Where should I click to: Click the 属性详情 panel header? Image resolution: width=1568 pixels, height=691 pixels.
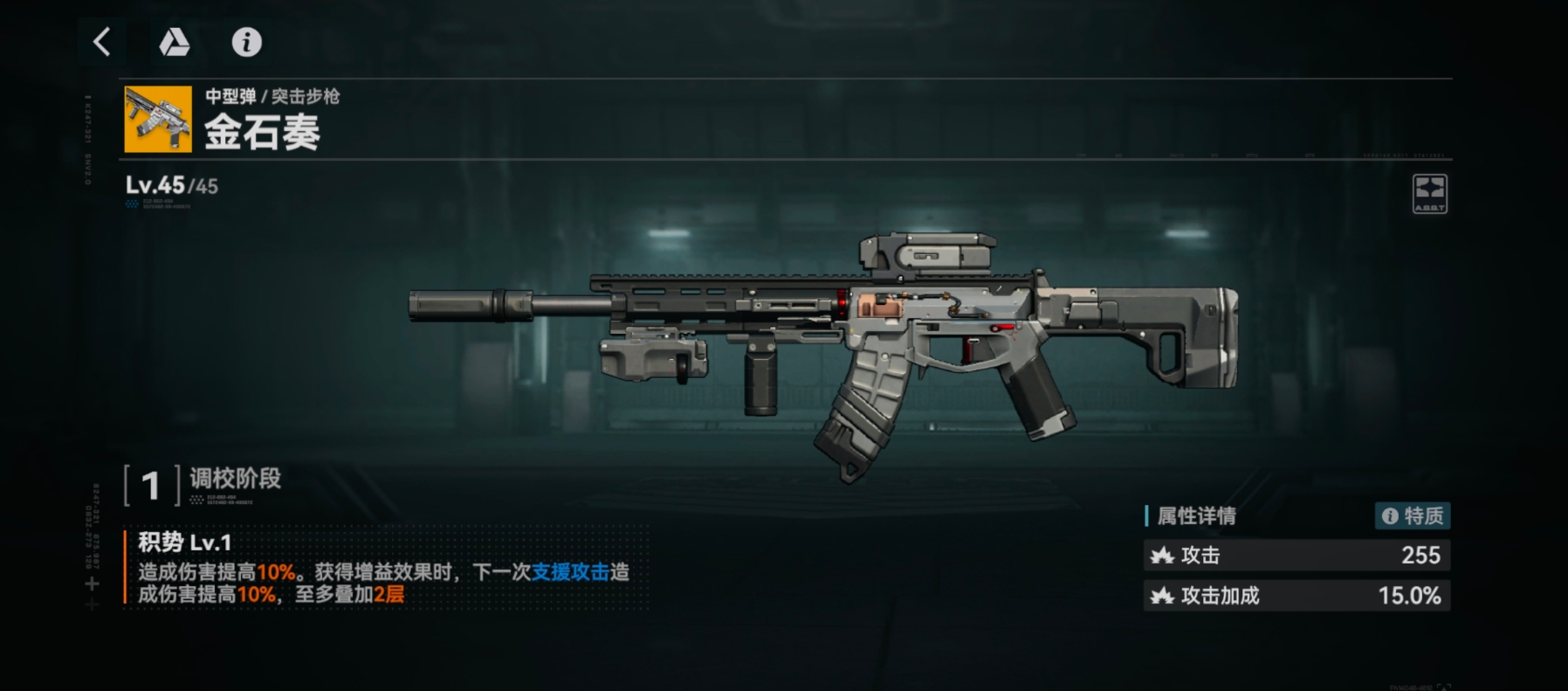point(1198,516)
